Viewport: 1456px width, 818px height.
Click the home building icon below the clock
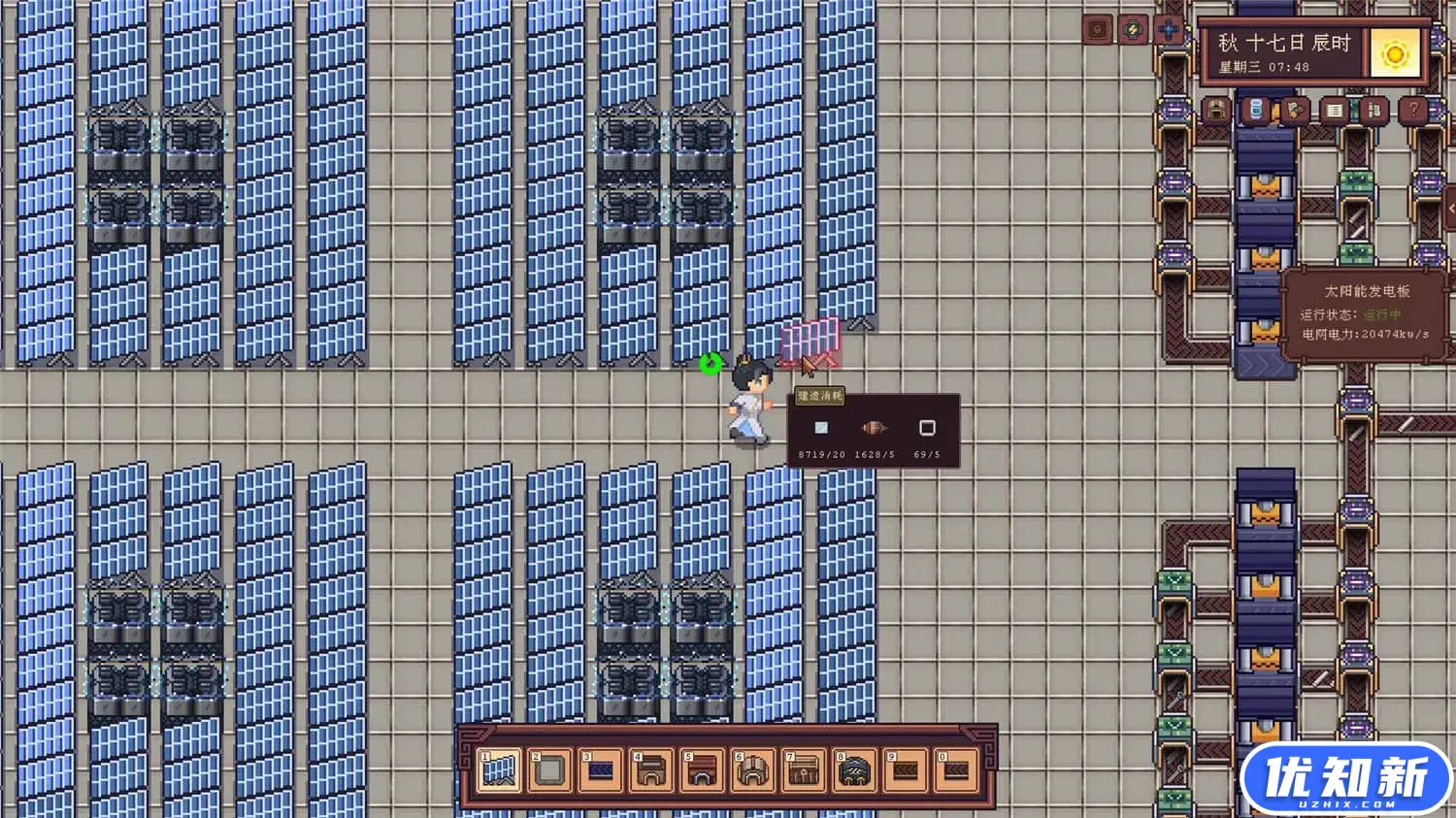point(1216,110)
